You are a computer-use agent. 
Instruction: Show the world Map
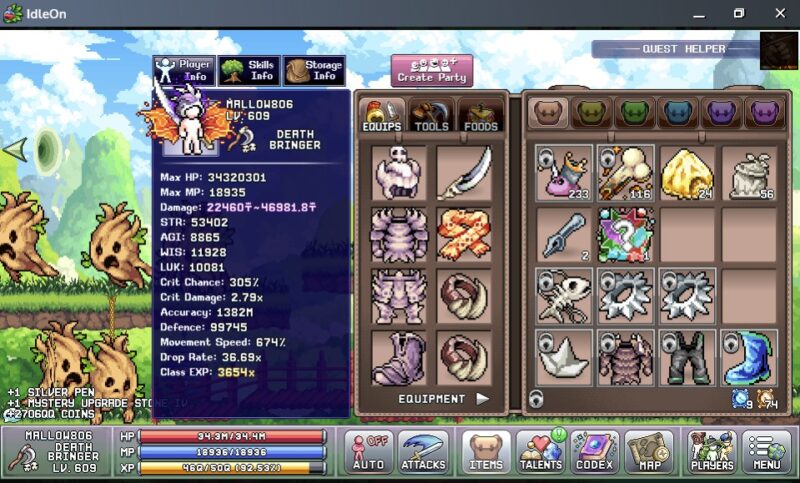649,452
